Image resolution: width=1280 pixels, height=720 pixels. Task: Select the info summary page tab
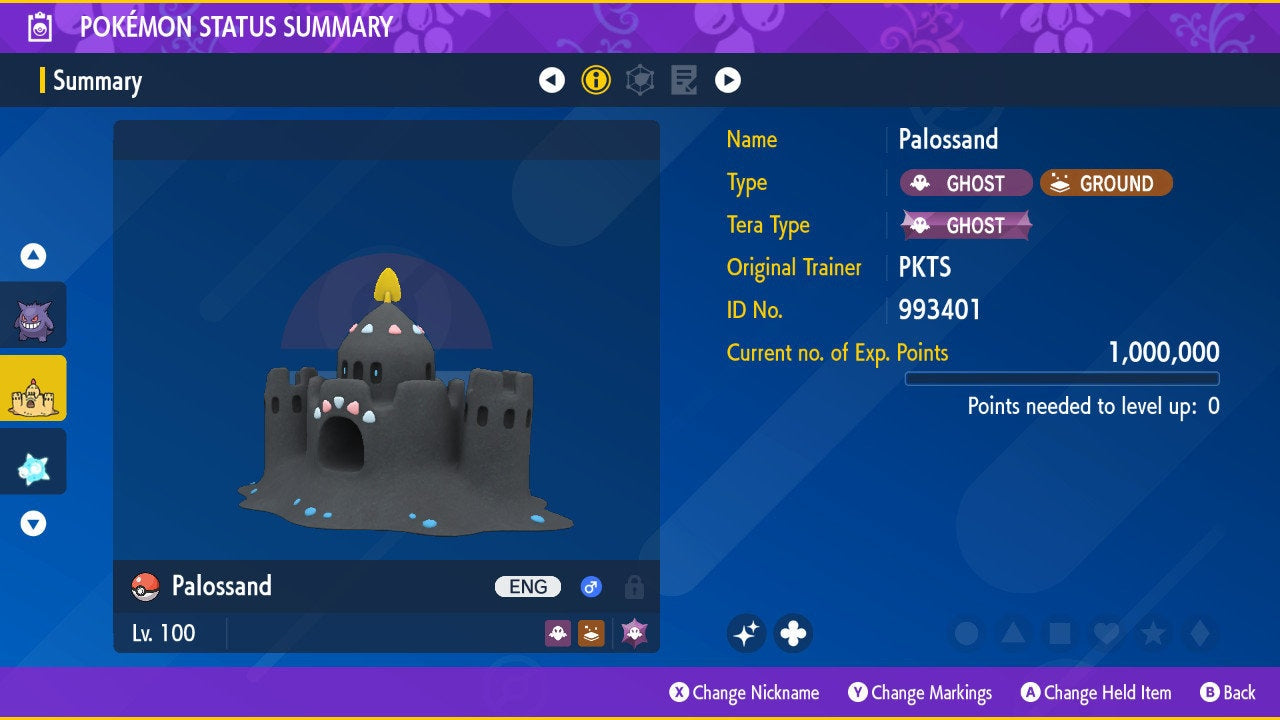click(x=596, y=80)
